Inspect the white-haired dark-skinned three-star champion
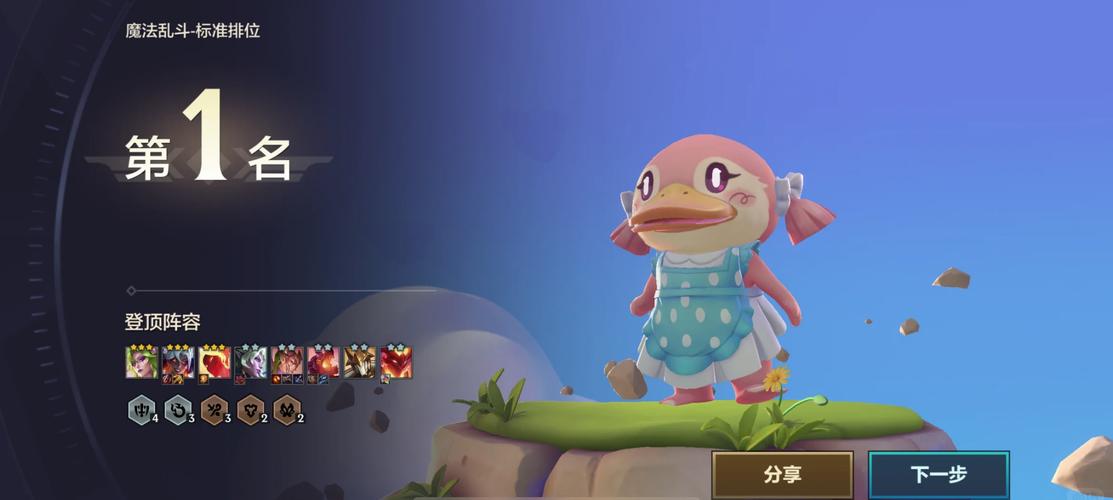This screenshot has width=1113, height=500. click(178, 362)
